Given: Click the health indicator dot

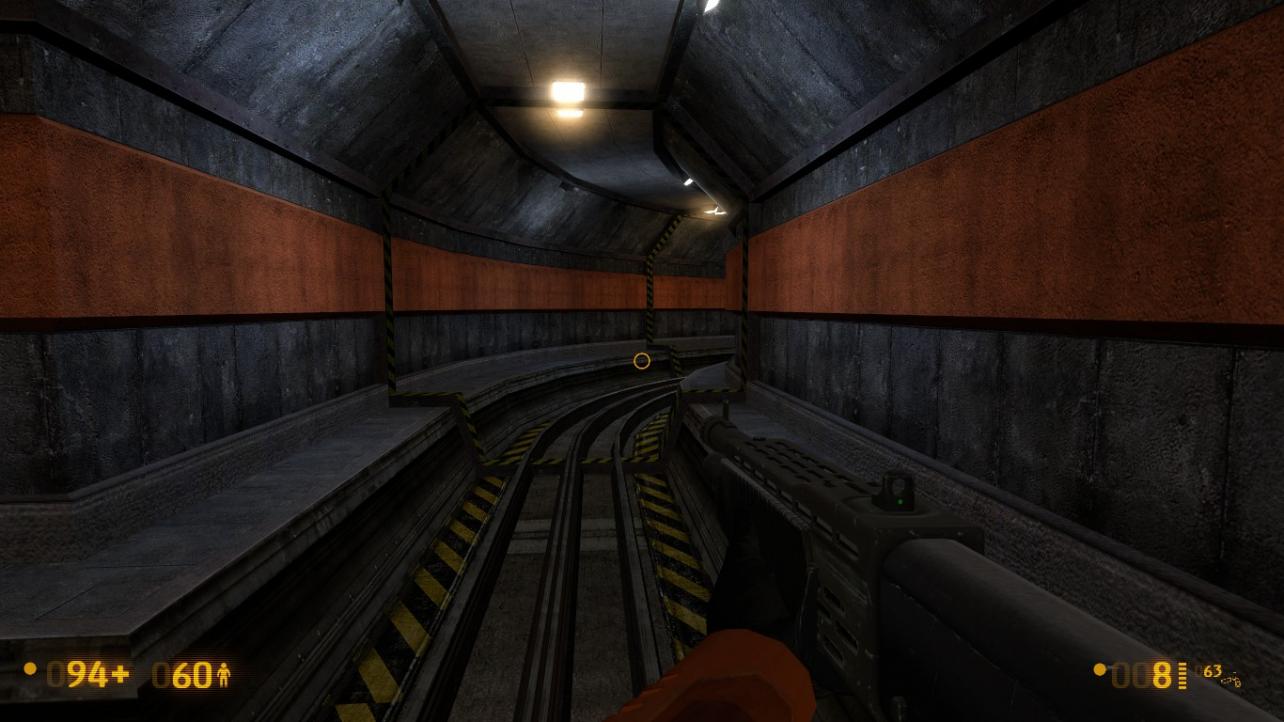Looking at the screenshot, I should pos(30,669).
